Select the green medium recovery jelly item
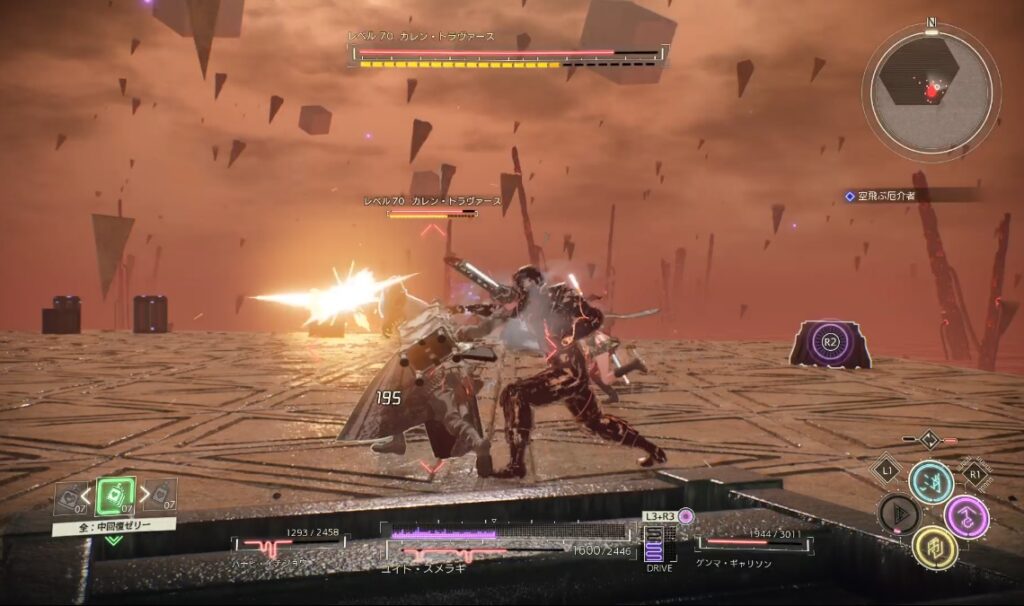 click(x=114, y=496)
